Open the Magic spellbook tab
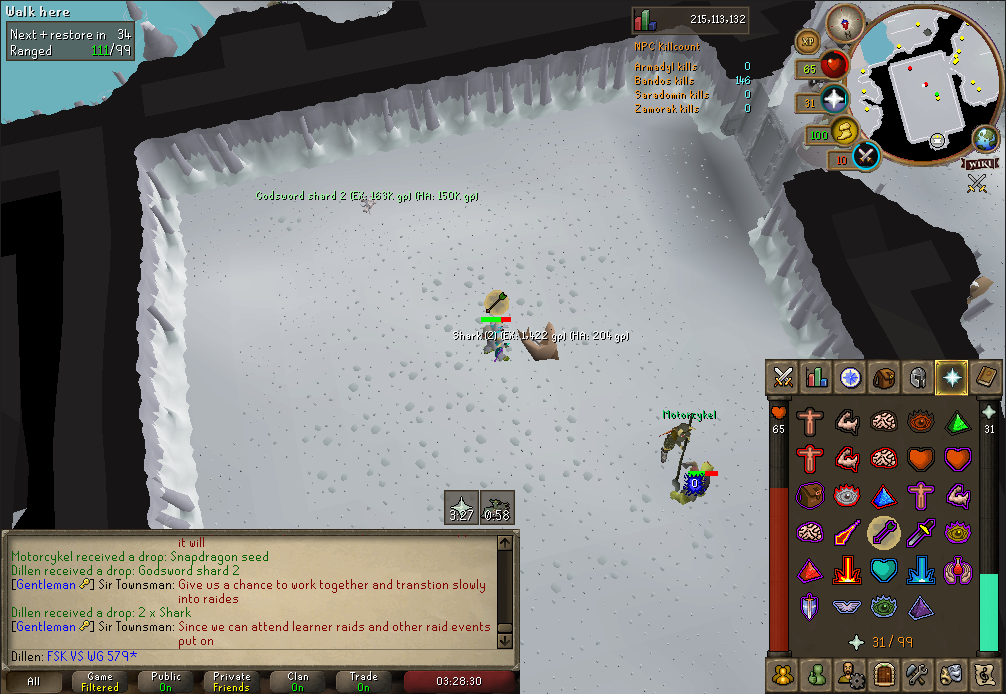 coord(985,377)
